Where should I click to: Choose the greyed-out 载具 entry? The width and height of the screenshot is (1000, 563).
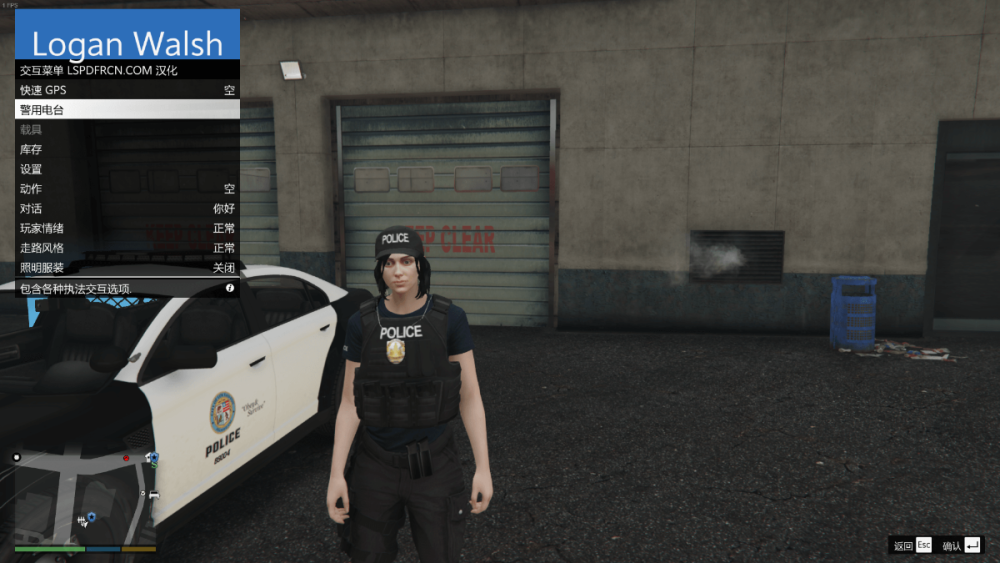pos(127,130)
